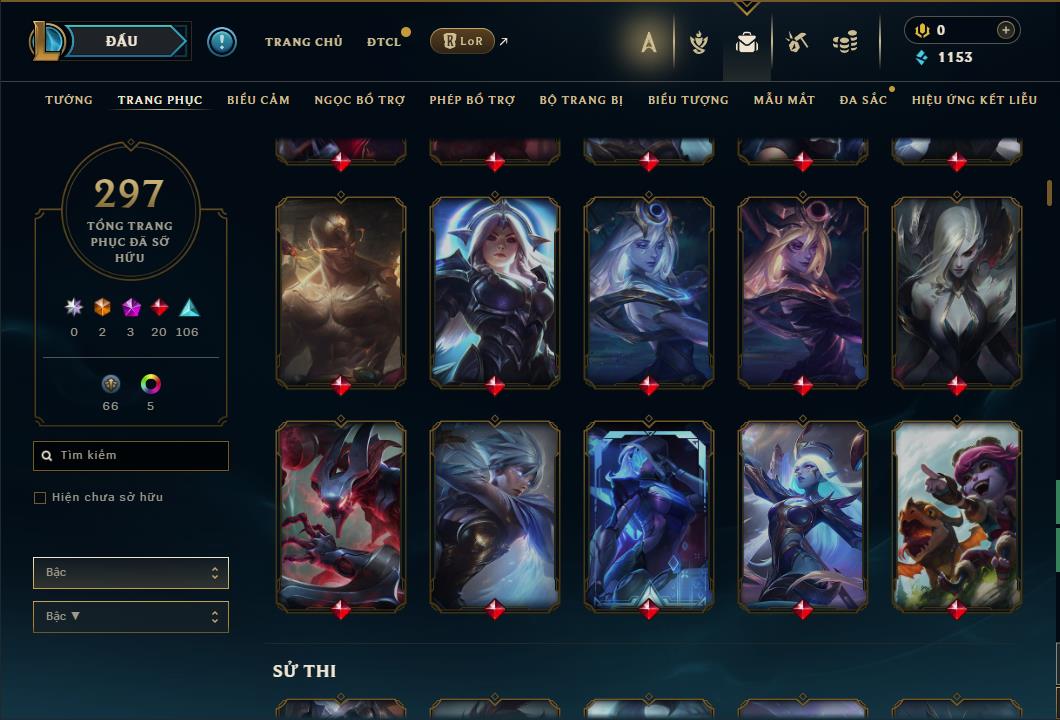Click the ĐẤU play button

point(121,41)
